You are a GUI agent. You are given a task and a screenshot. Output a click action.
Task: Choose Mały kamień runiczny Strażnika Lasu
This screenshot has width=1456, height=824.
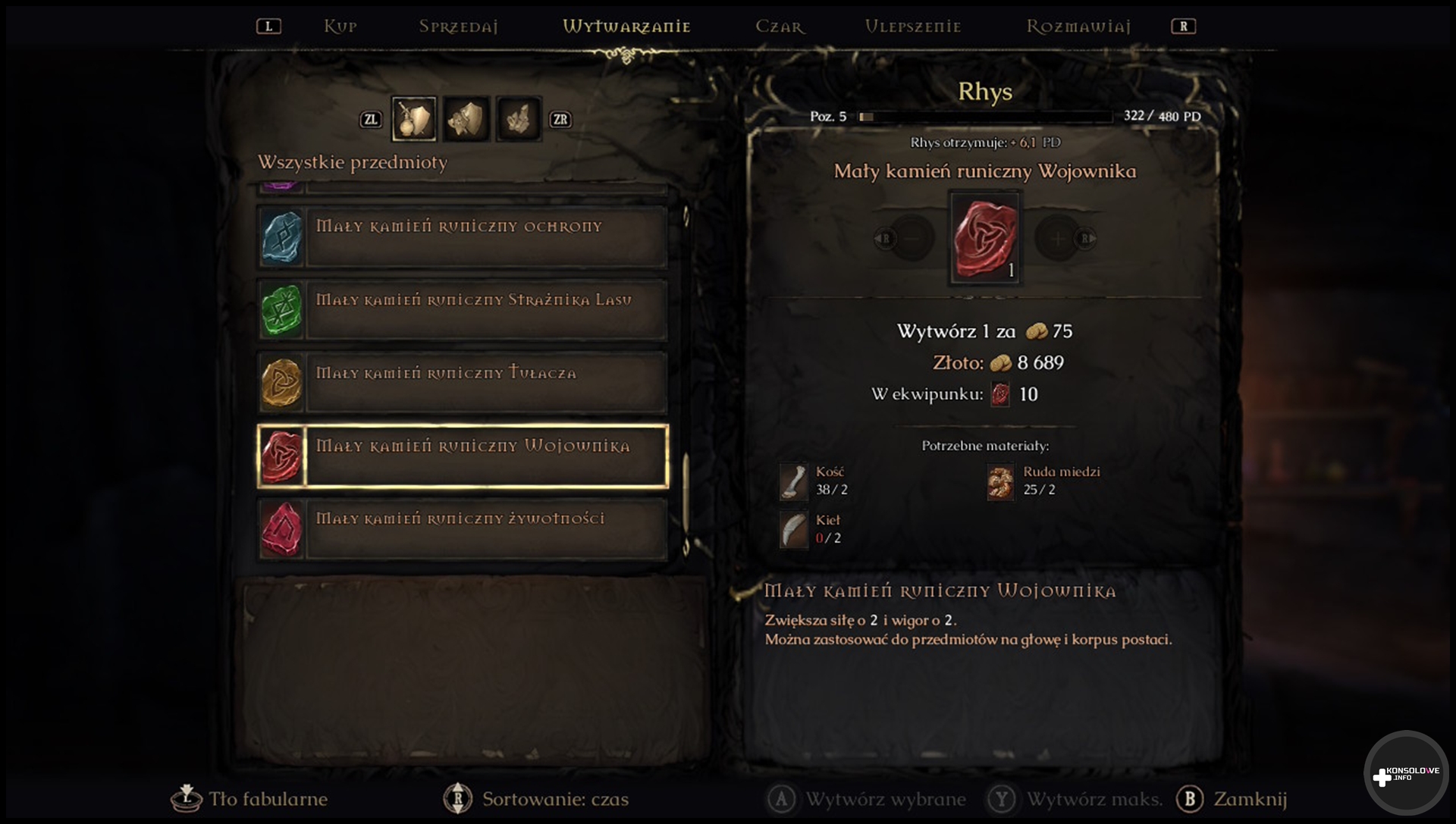coord(463,309)
